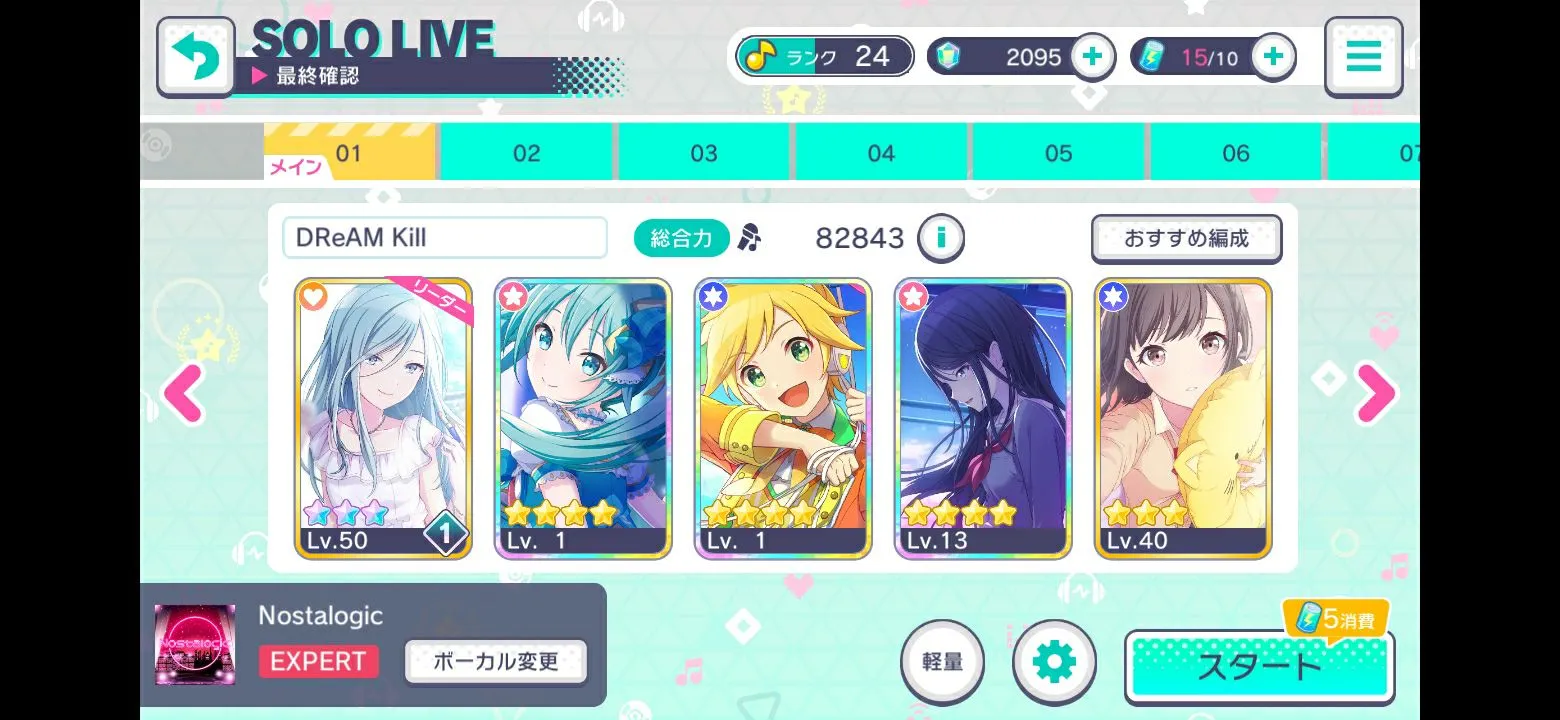The image size is (1560, 720).
Task: Open unit tab 06
Action: tap(1236, 153)
